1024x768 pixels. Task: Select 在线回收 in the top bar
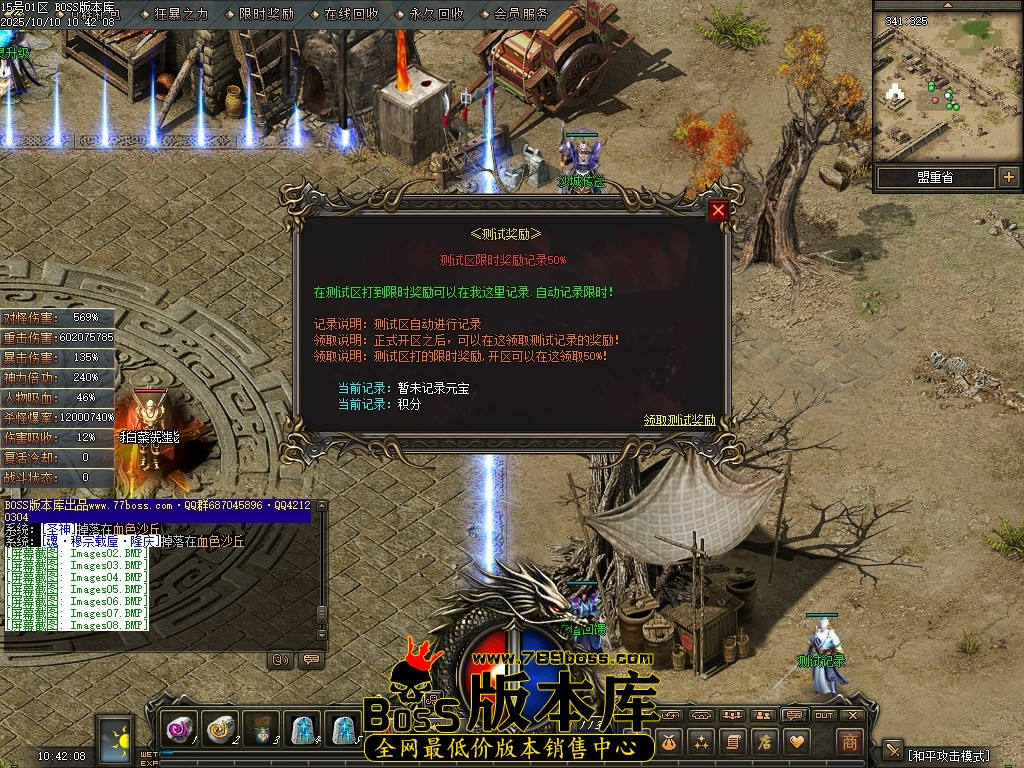[351, 14]
